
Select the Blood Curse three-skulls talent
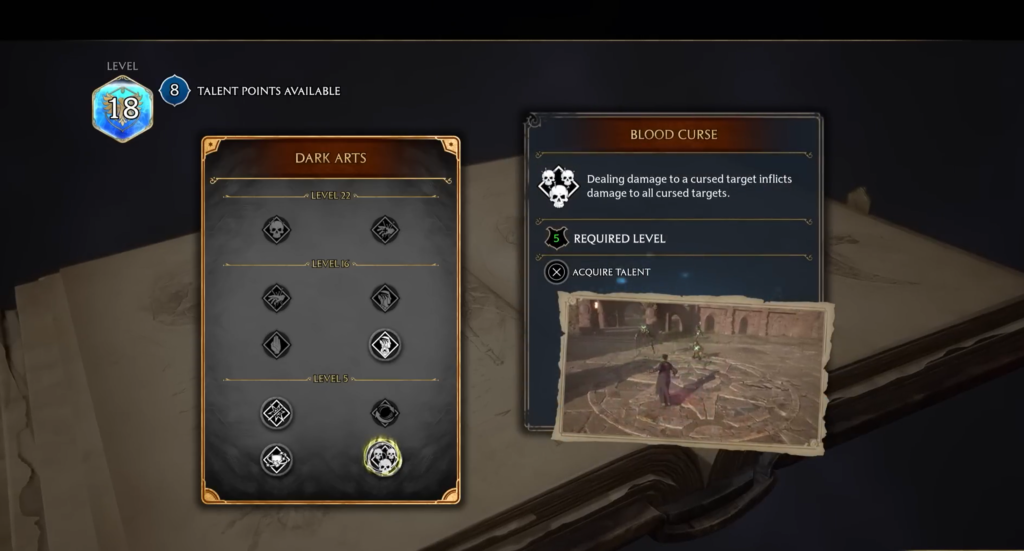384,458
